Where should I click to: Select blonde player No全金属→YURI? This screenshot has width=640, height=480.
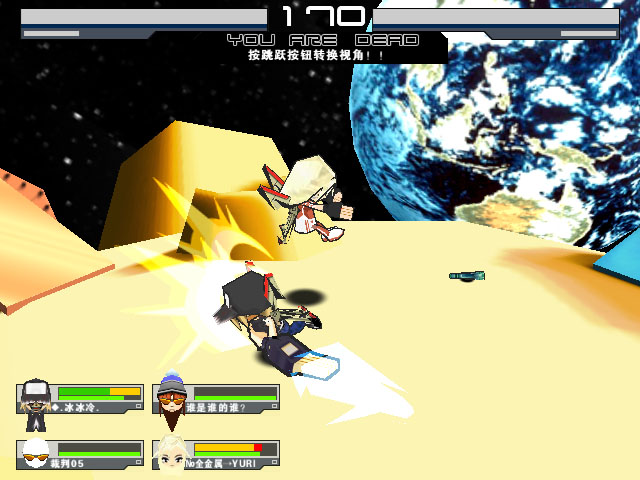(173, 453)
